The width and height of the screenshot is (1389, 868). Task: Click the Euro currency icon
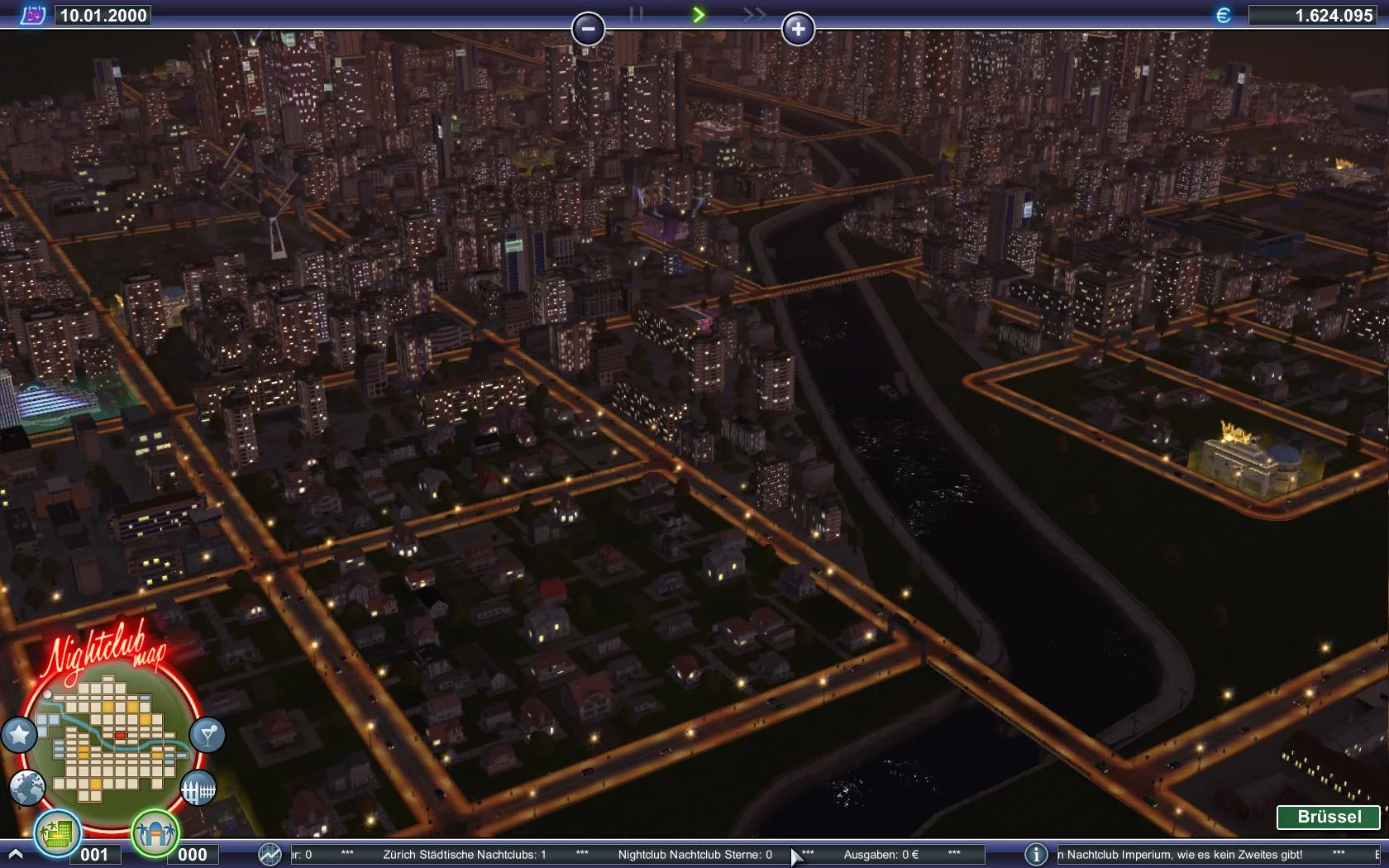click(x=1223, y=15)
